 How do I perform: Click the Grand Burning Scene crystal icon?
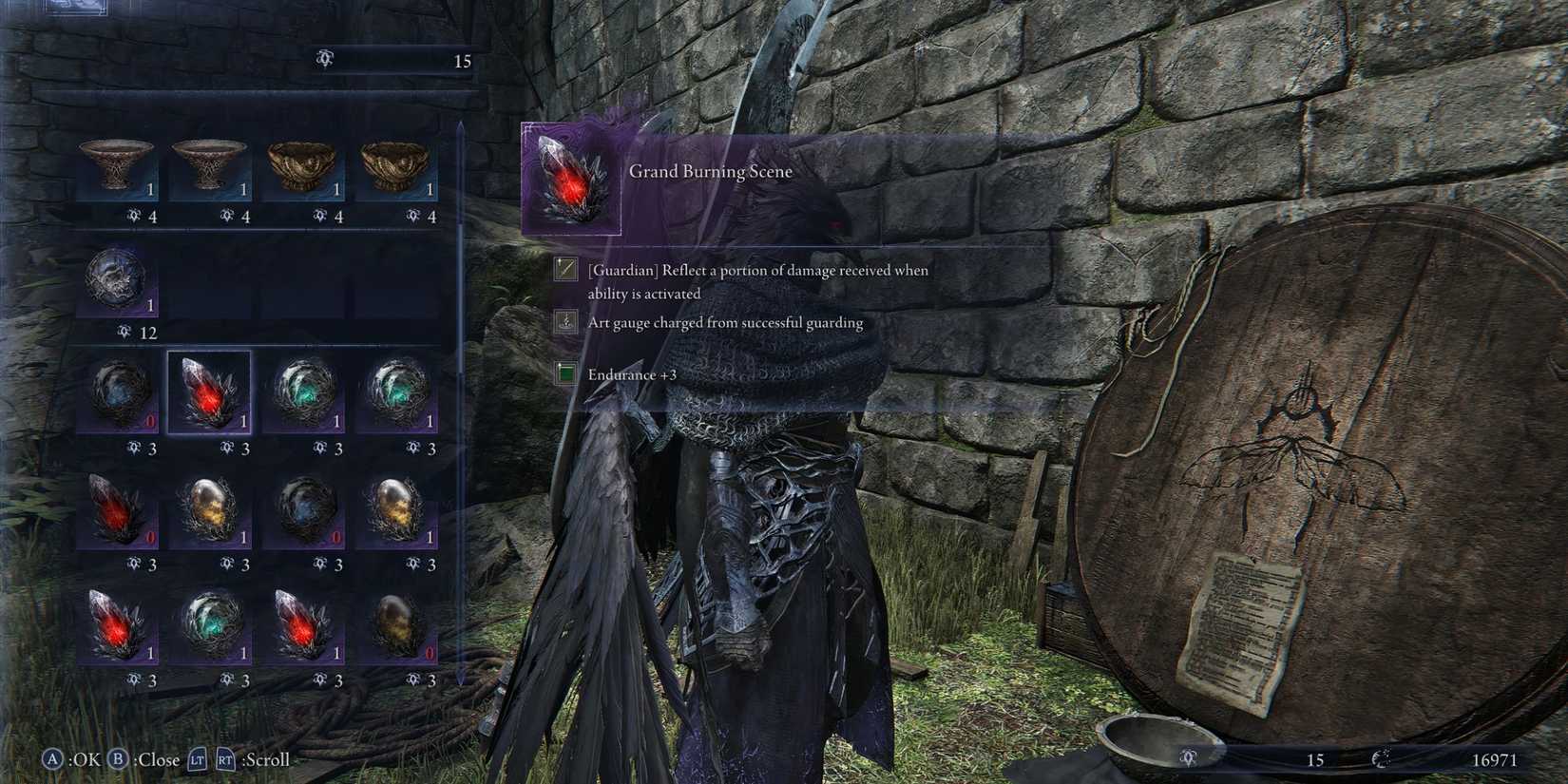(570, 181)
